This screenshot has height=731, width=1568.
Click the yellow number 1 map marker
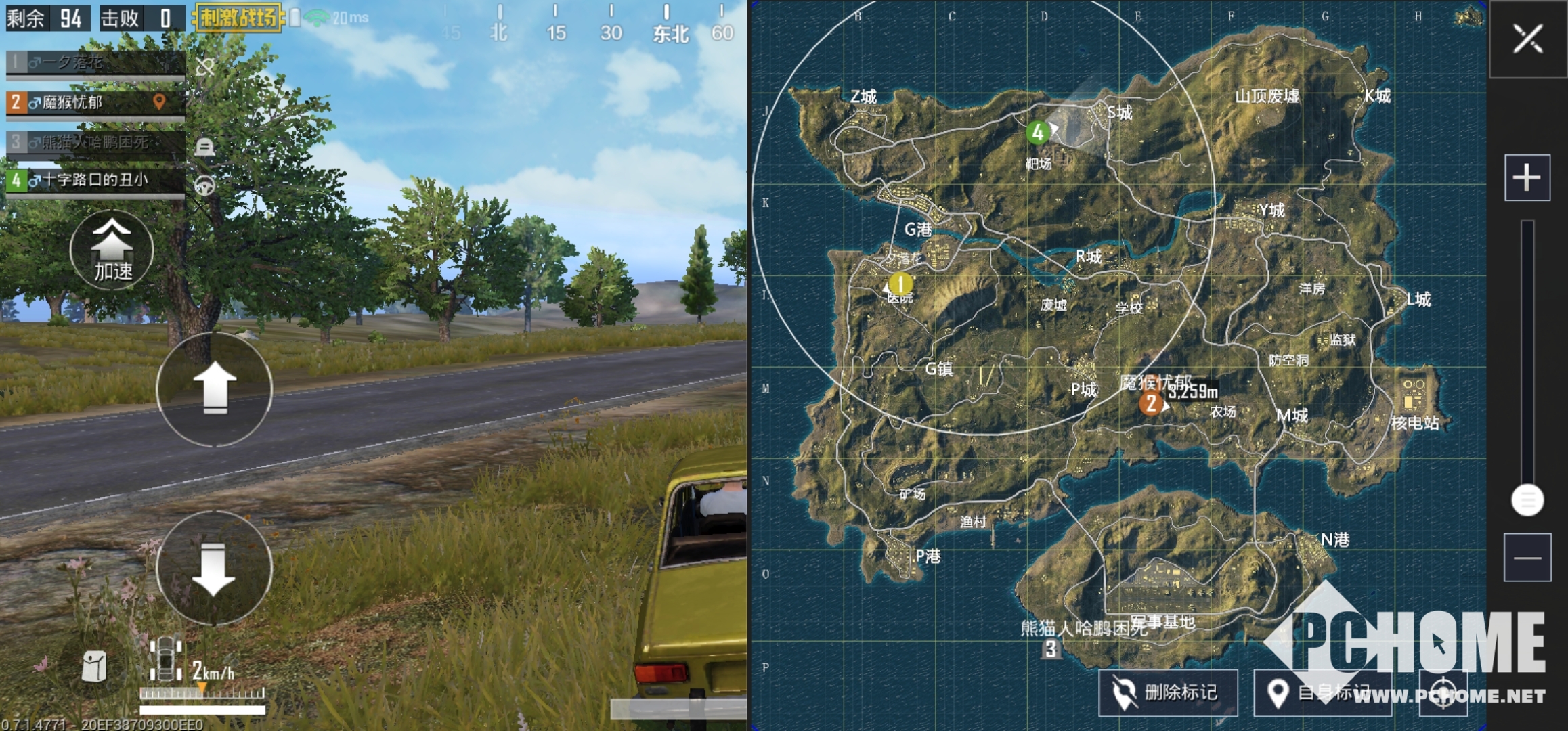pyautogui.click(x=900, y=284)
